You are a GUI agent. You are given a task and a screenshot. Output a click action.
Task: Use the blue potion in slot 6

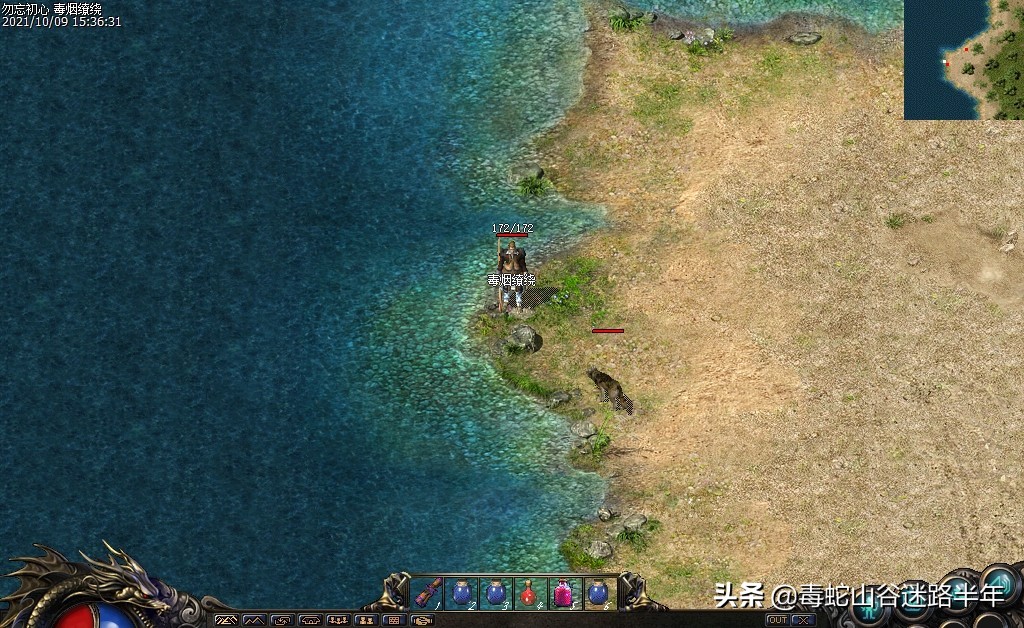(x=597, y=593)
